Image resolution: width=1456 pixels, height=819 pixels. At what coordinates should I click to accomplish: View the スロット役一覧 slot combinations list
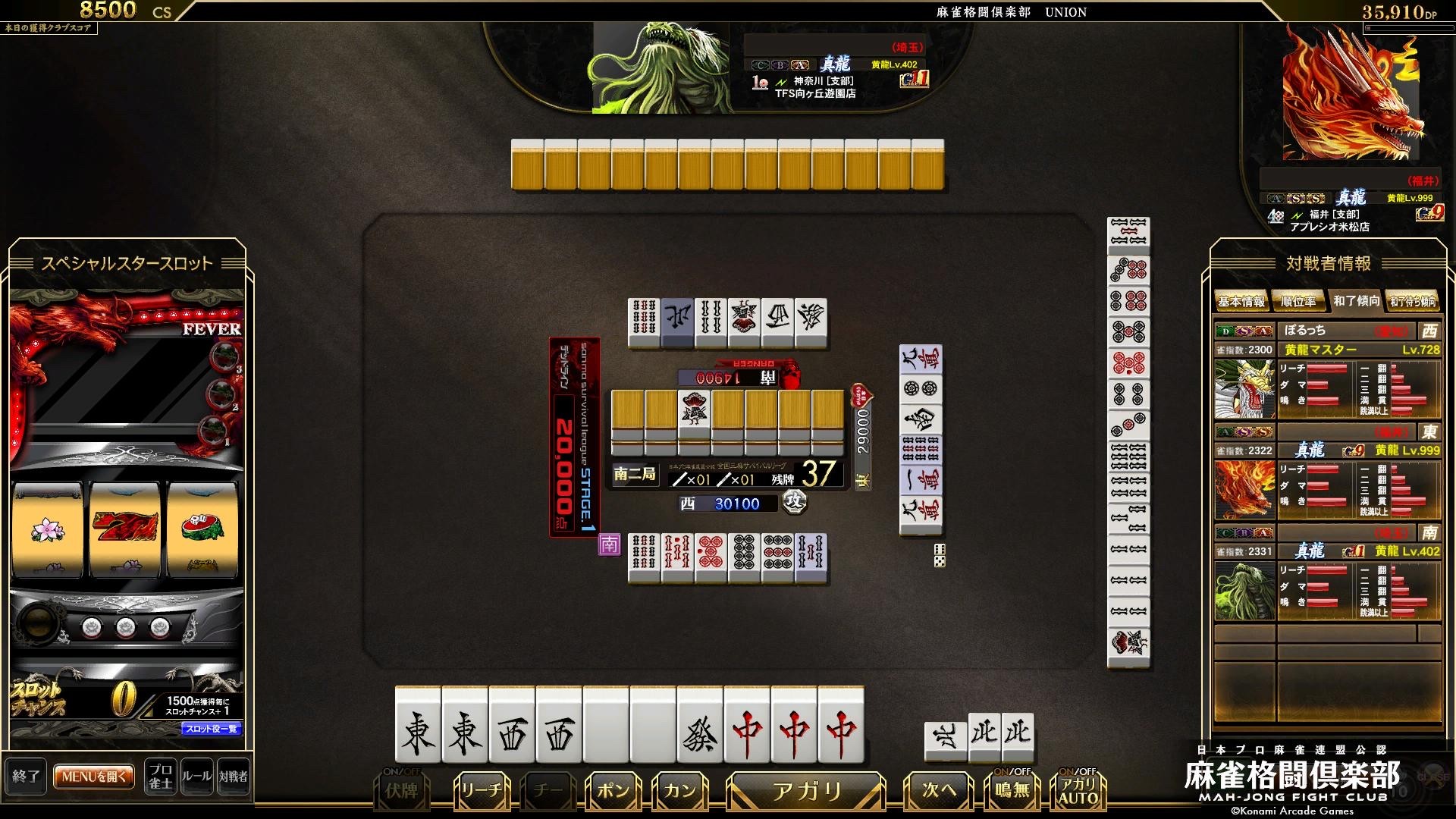212,730
